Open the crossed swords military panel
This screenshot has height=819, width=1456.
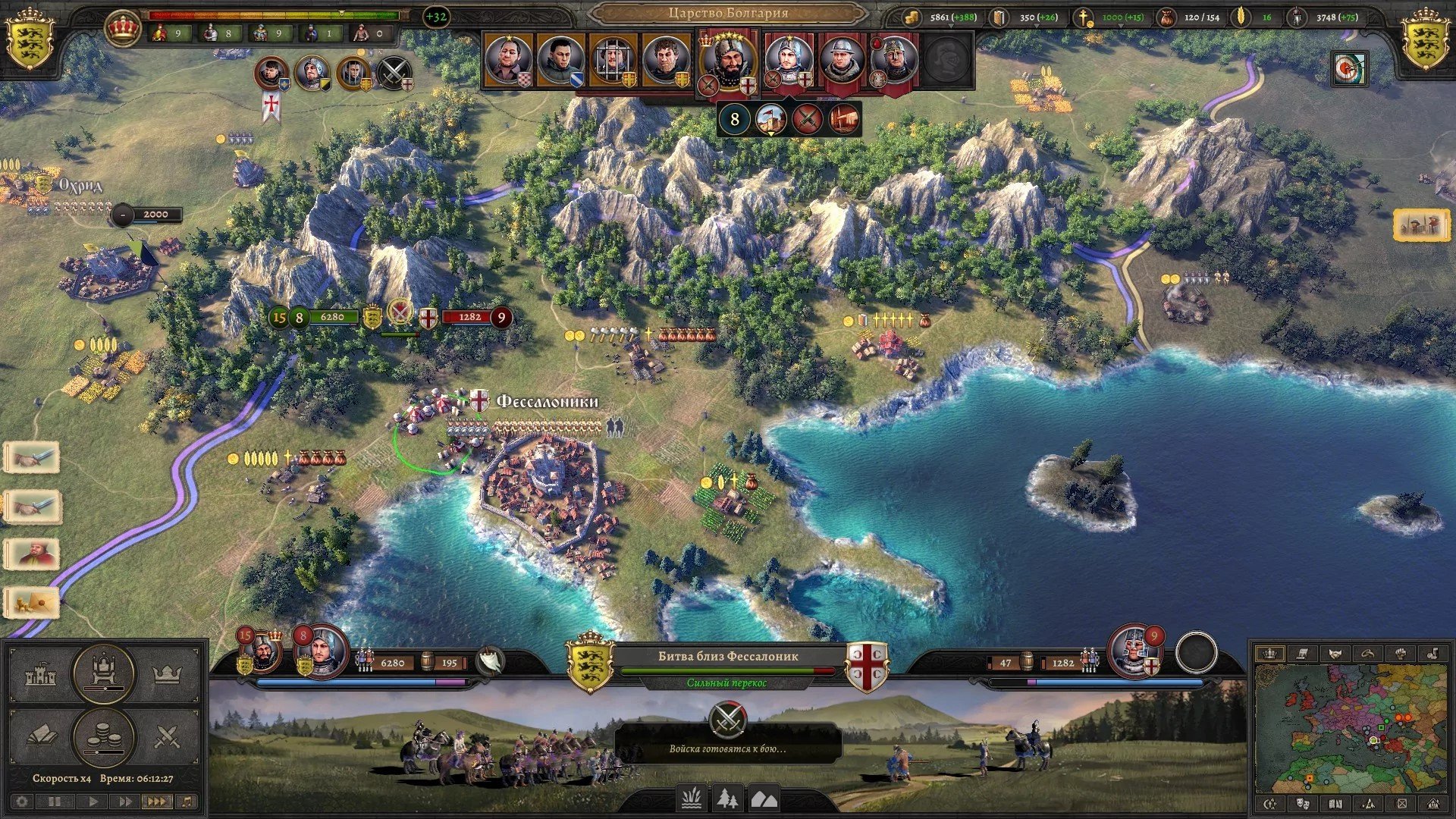click(x=166, y=736)
